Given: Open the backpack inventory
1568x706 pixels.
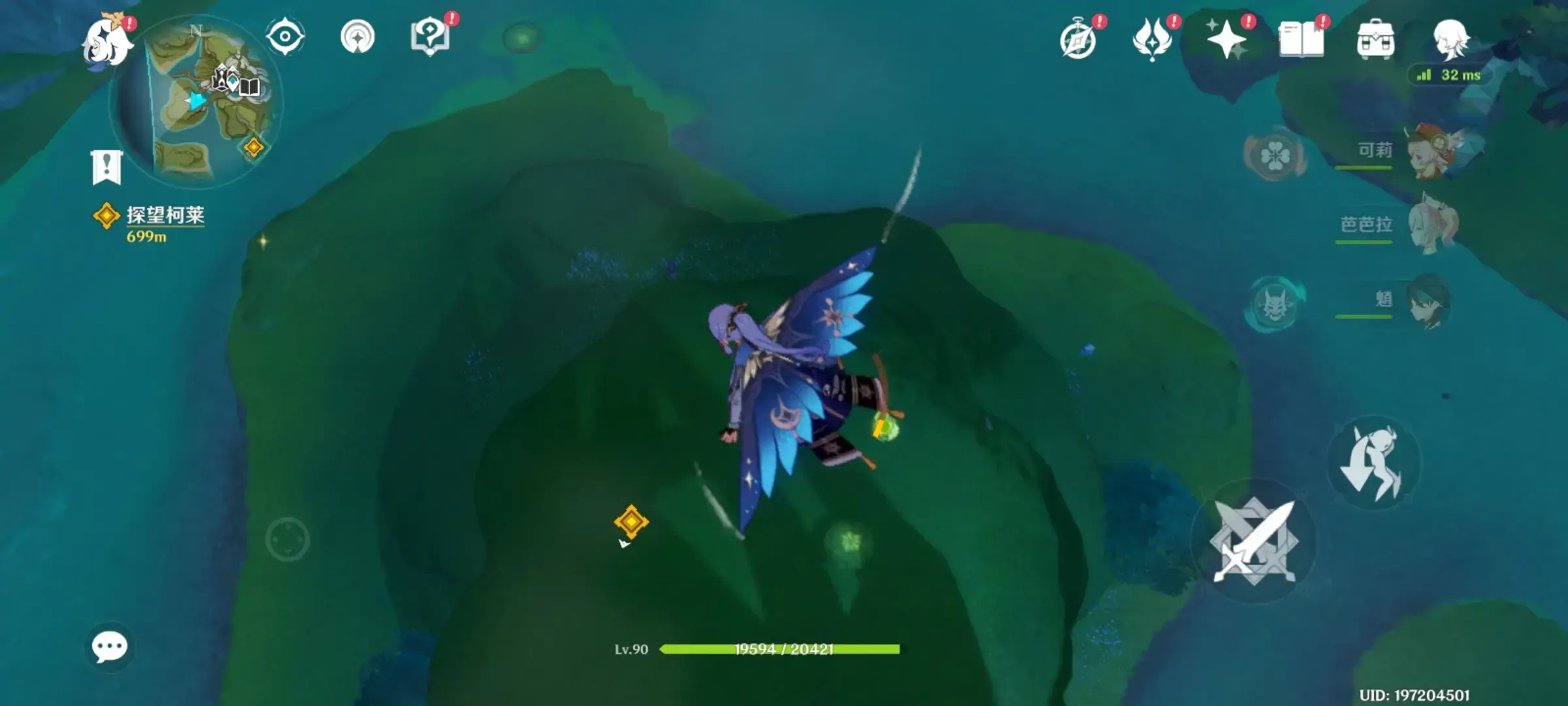Looking at the screenshot, I should 1375,41.
